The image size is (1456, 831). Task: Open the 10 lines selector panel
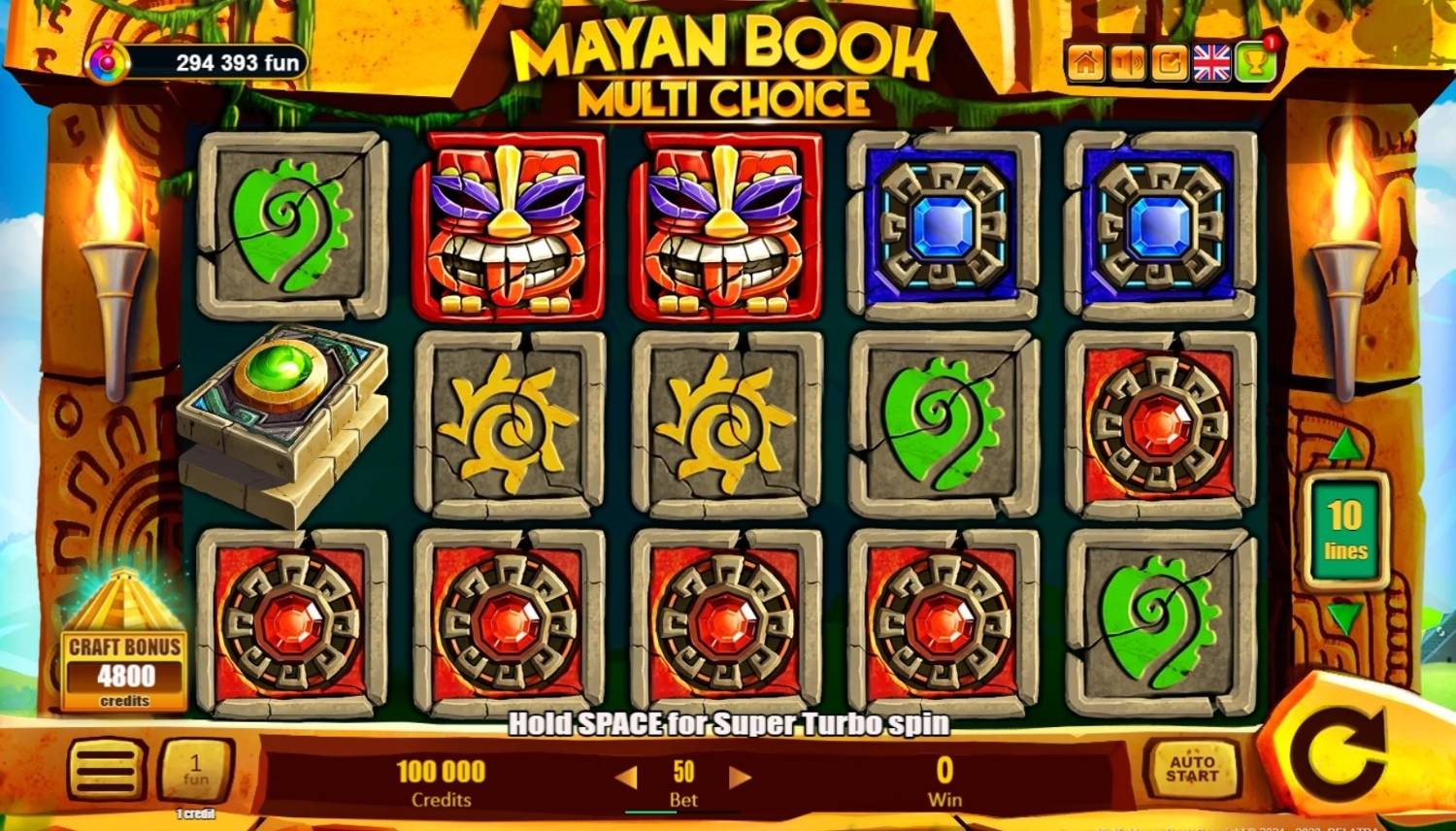[x=1345, y=531]
